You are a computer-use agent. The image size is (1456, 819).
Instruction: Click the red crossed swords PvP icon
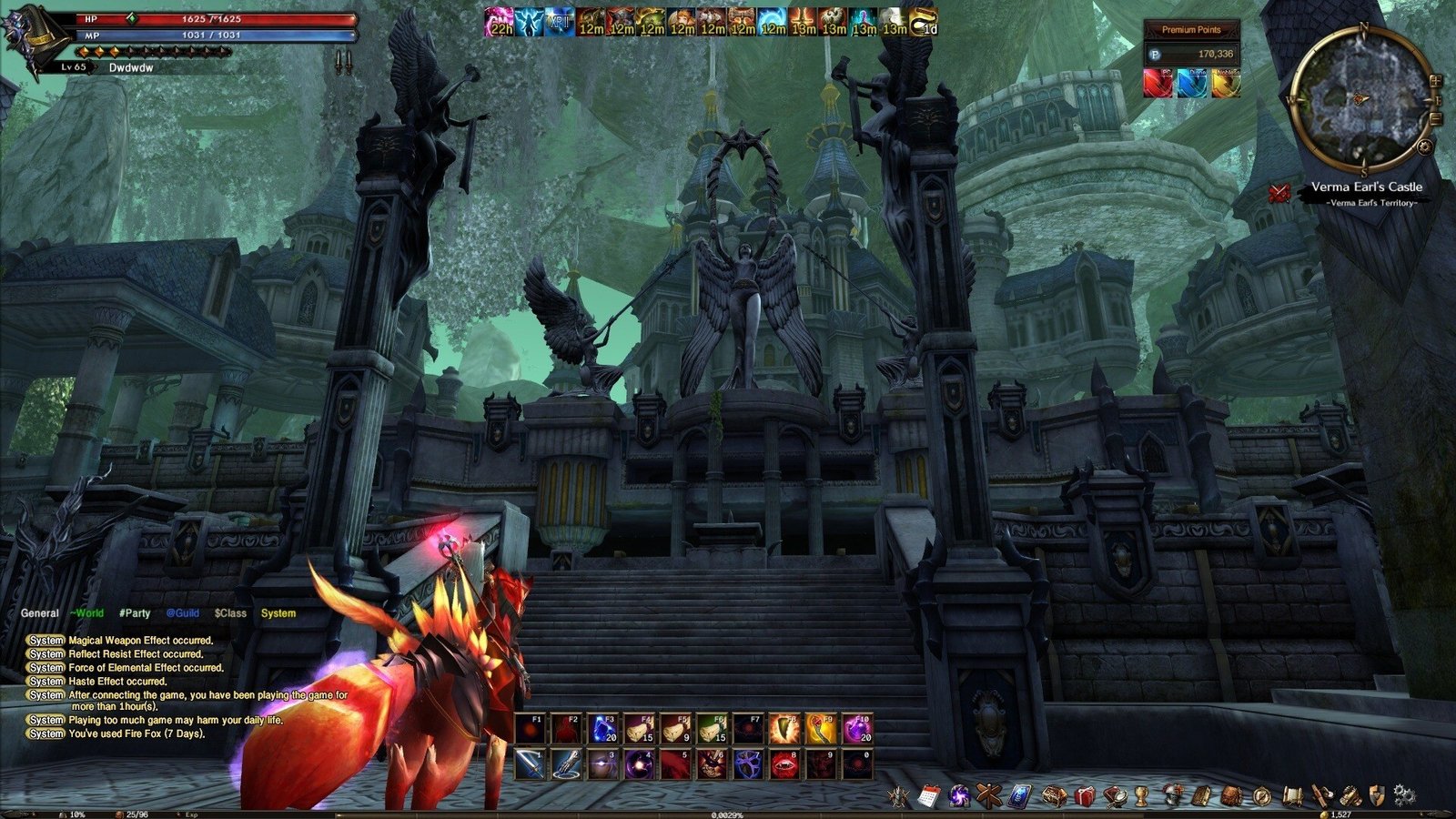1279,192
